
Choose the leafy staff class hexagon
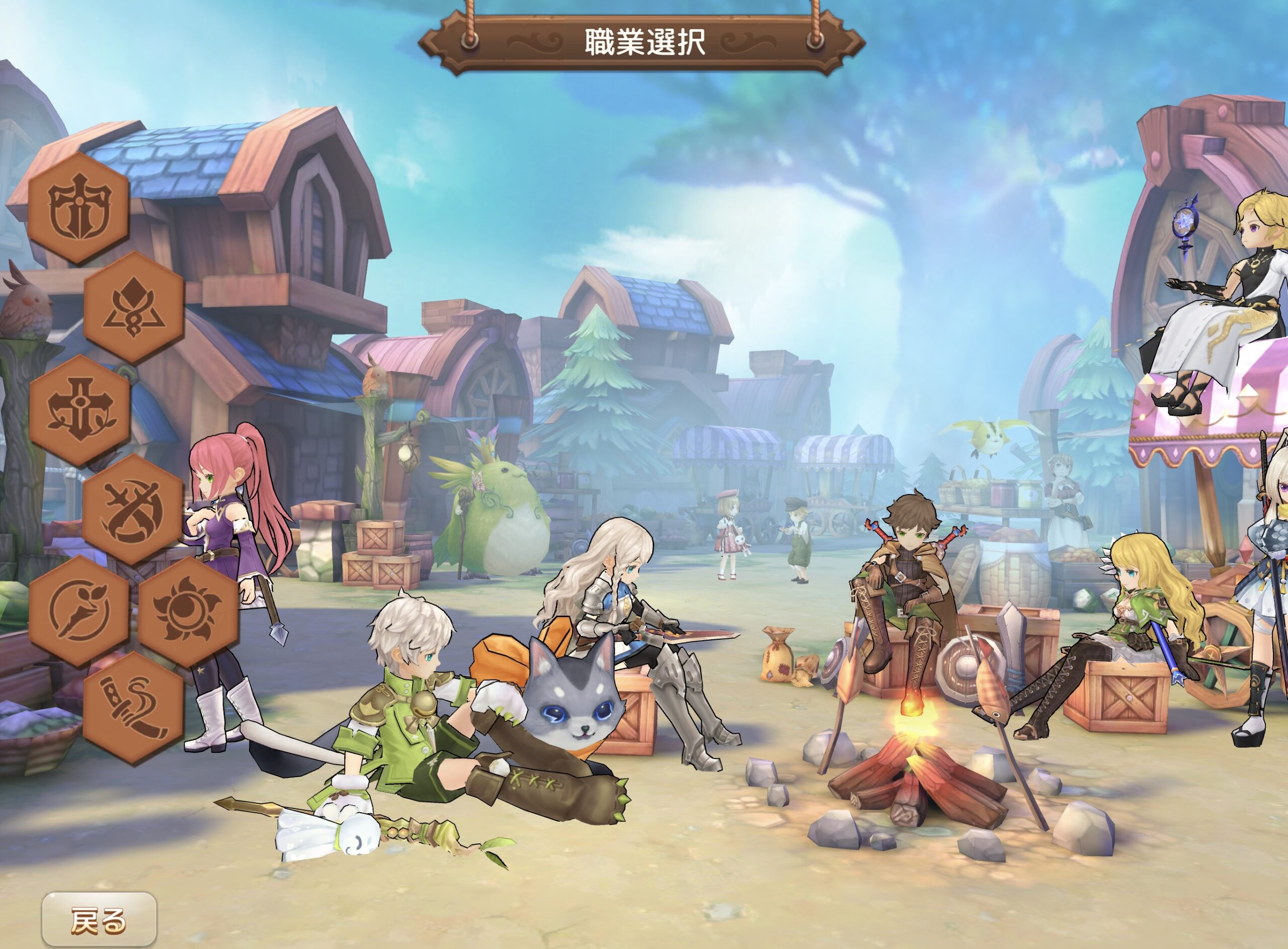[x=79, y=610]
